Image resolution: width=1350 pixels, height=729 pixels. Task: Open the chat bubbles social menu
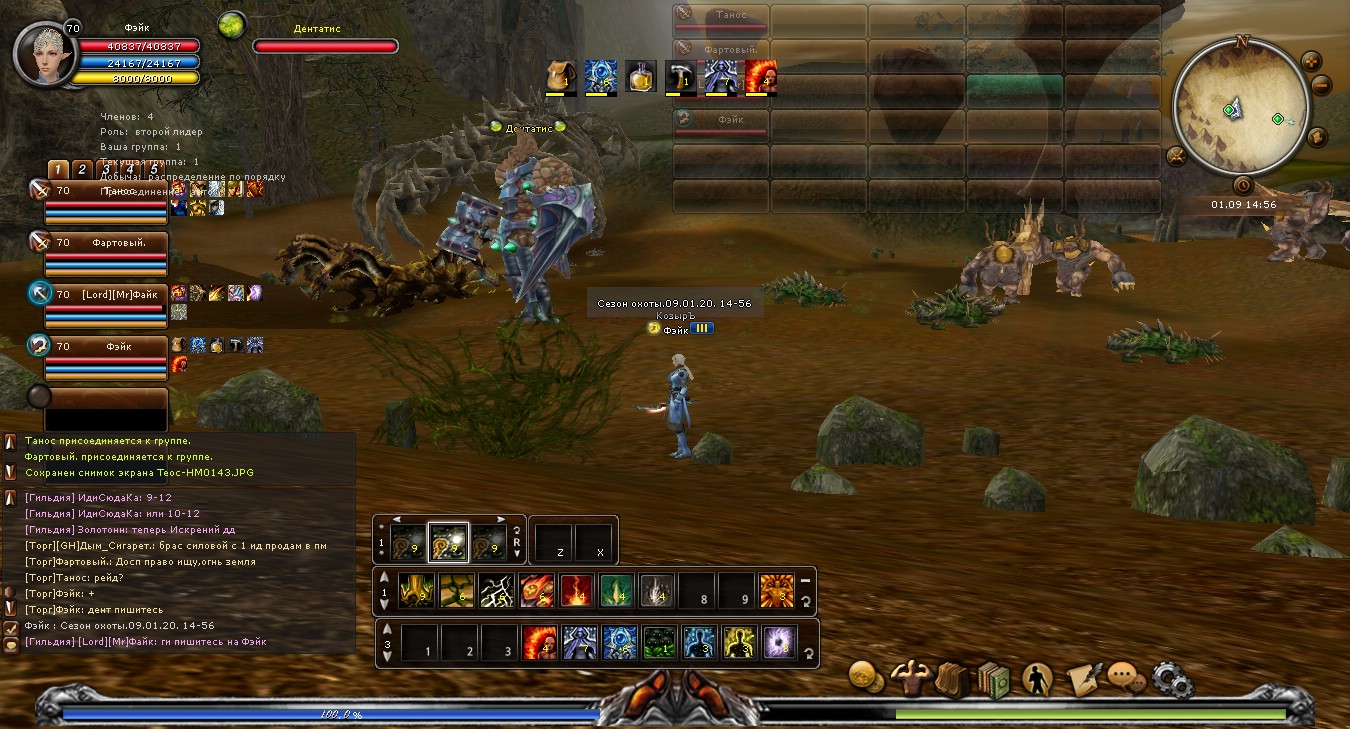pyautogui.click(x=1126, y=678)
